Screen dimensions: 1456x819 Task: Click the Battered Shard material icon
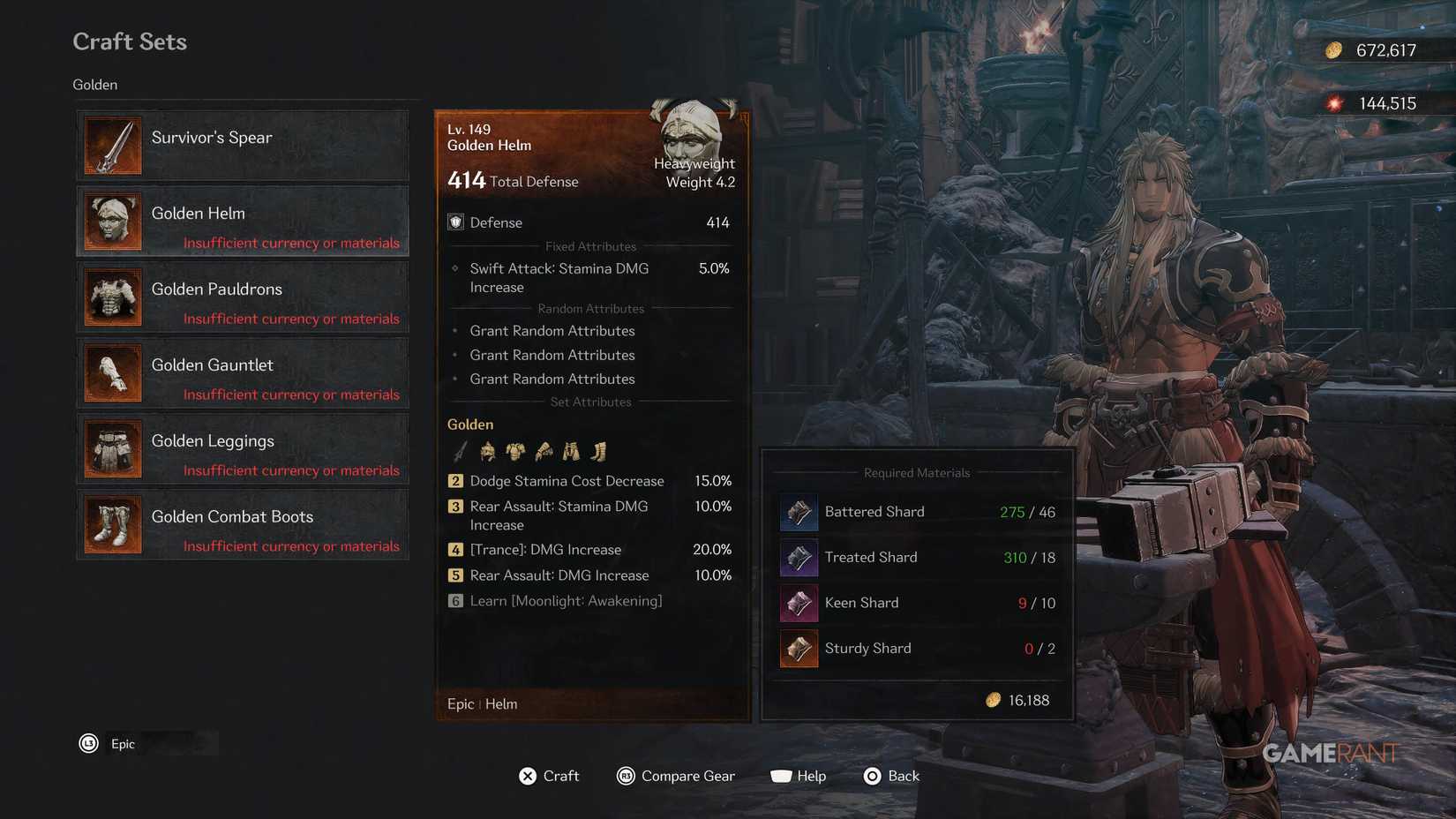tap(798, 512)
